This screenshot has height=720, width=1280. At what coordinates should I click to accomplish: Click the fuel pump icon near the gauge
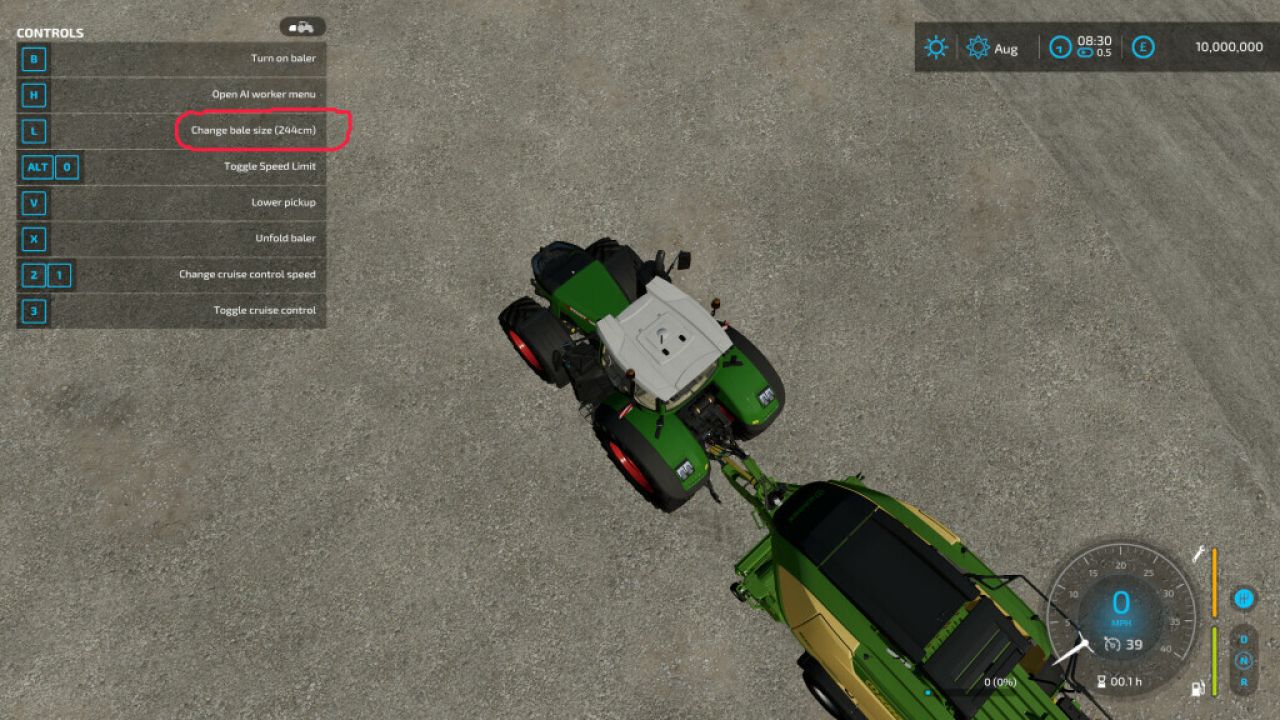tap(1197, 688)
